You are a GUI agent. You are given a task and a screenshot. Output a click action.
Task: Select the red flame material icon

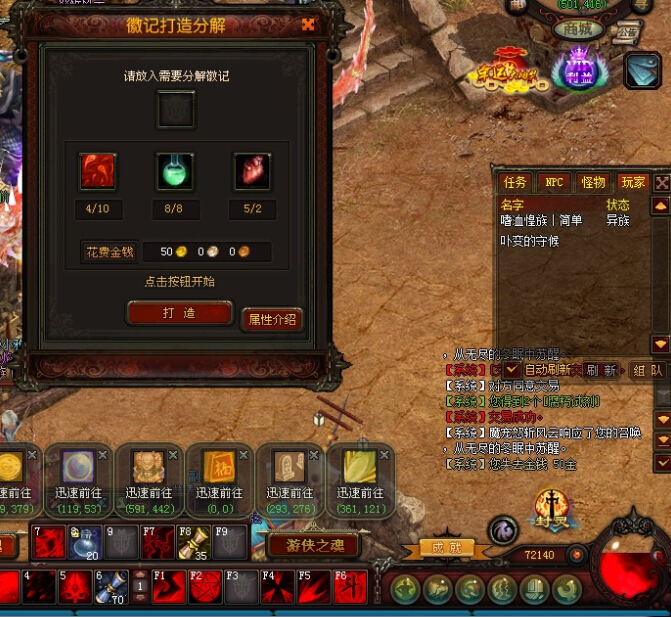98,171
